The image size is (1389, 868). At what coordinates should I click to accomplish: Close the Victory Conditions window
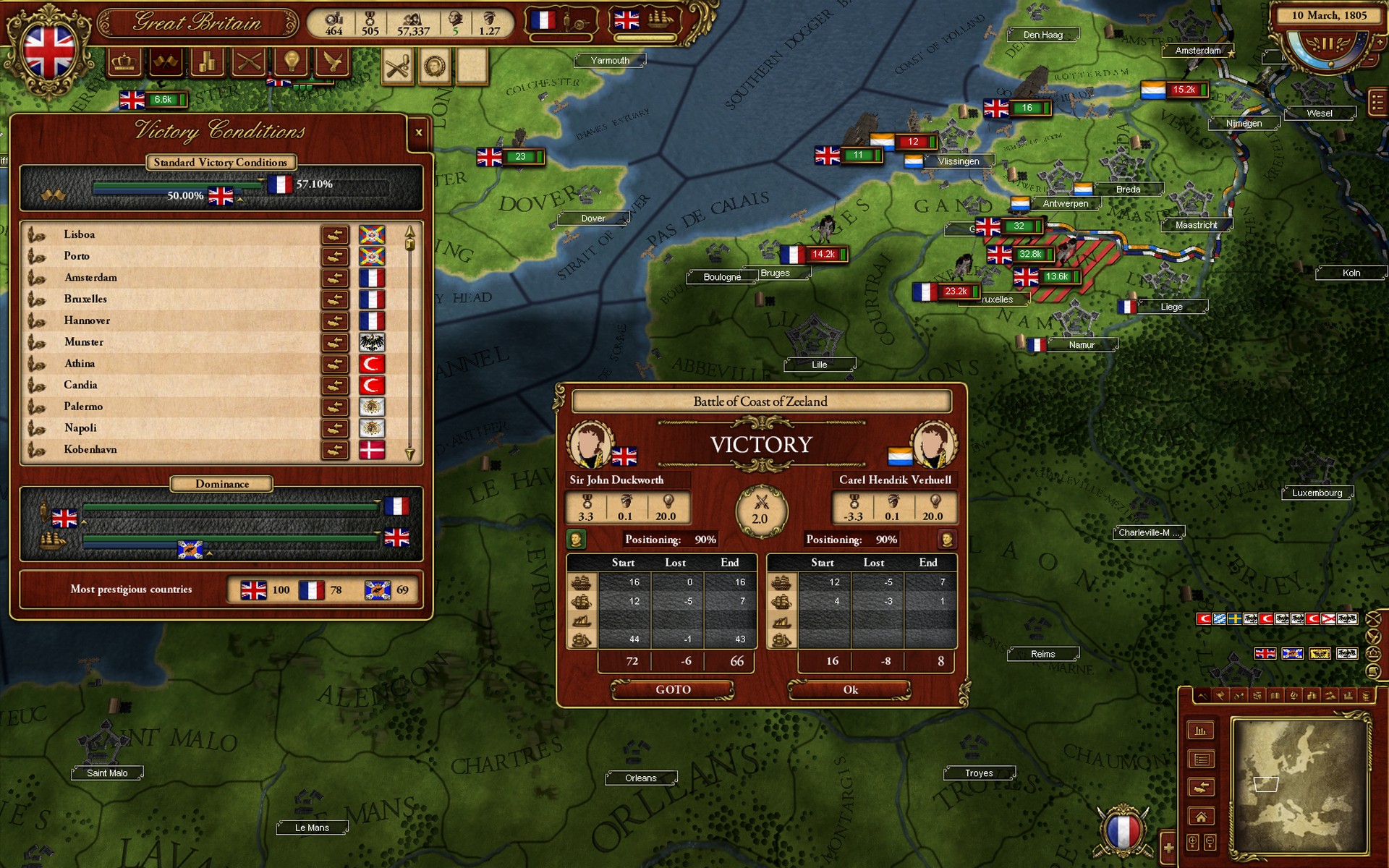click(x=418, y=133)
